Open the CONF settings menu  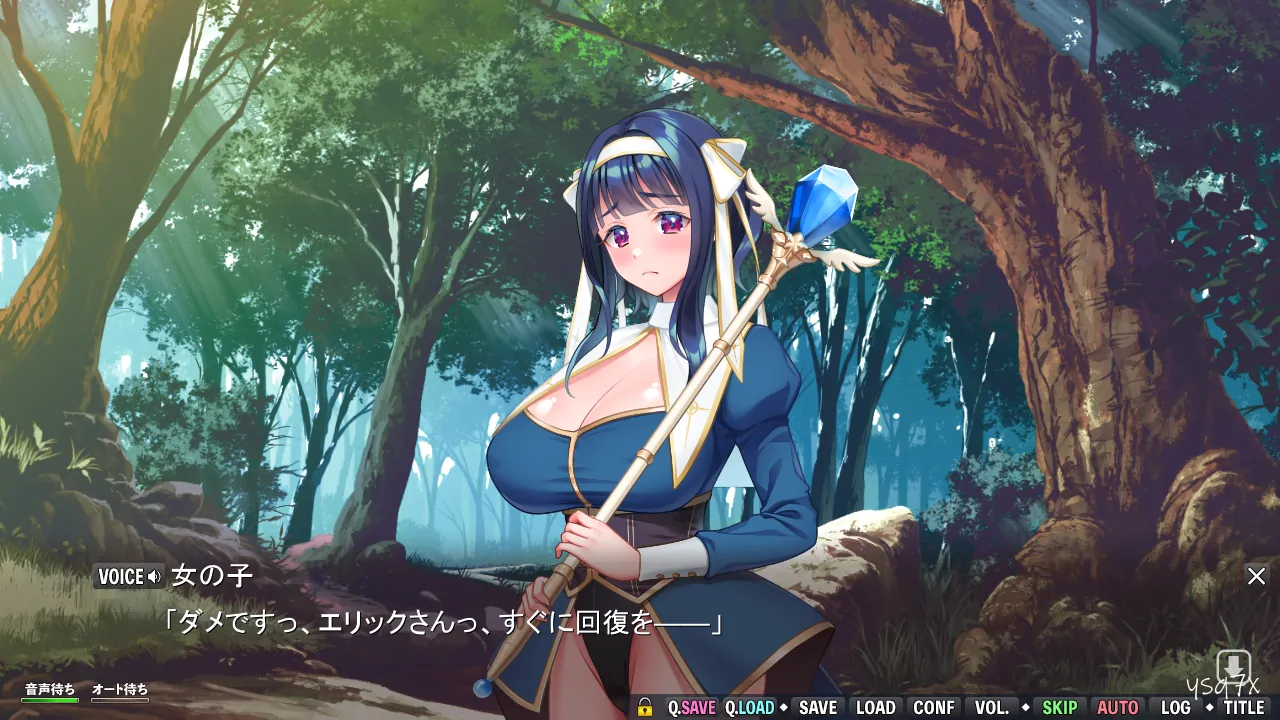tap(934, 707)
